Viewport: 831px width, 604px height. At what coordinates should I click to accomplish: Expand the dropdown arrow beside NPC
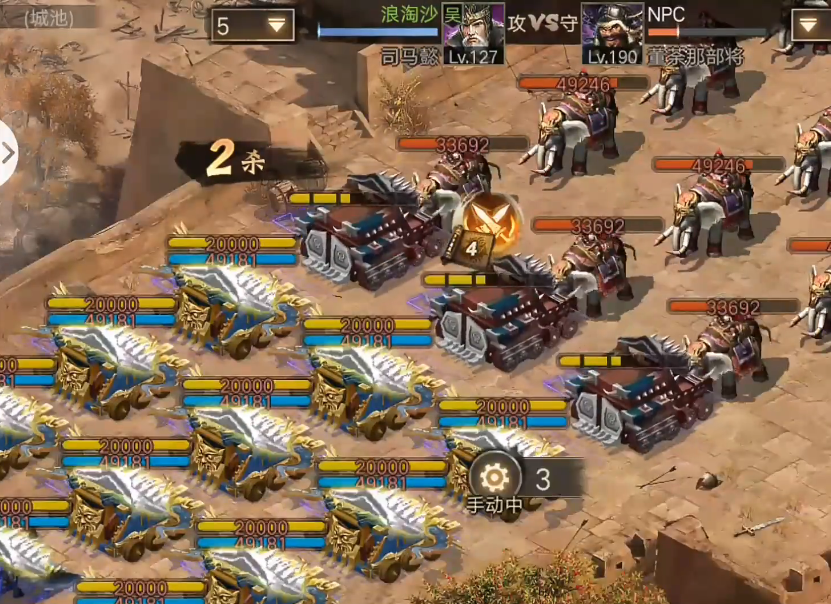coord(810,24)
